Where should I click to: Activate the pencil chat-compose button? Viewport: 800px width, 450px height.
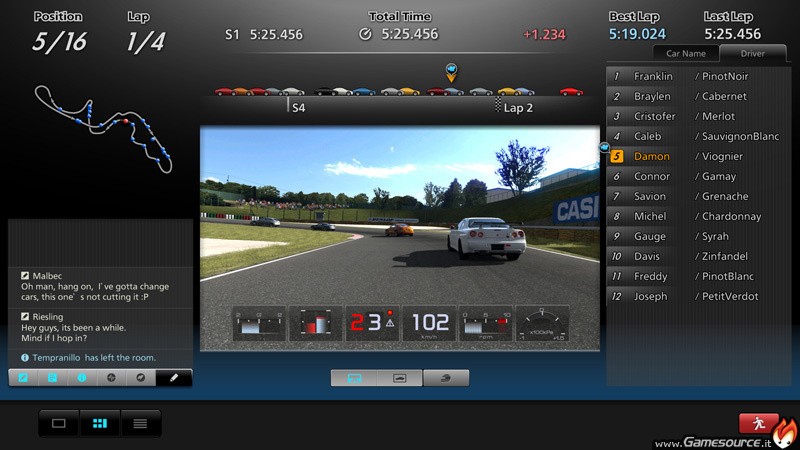point(174,378)
